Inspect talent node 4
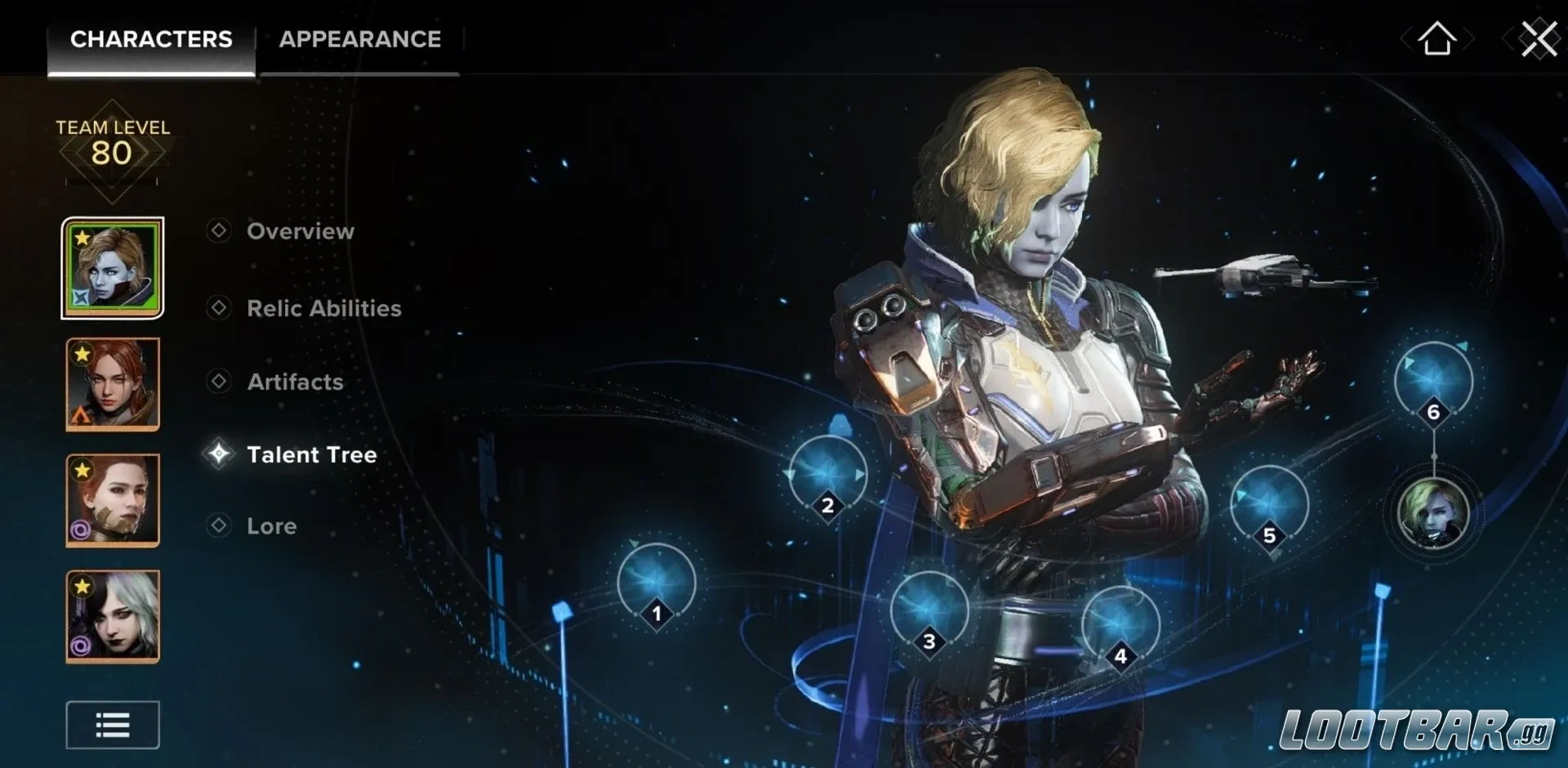The image size is (1568, 768). [x=1120, y=625]
